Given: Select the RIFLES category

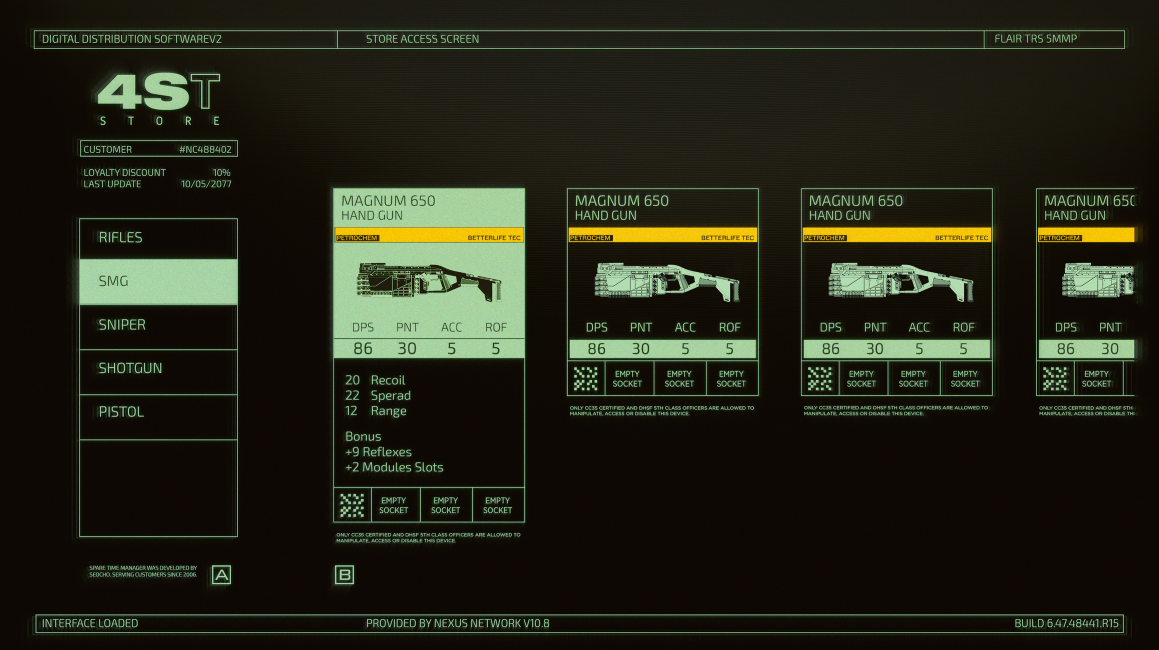Looking at the screenshot, I should click(x=158, y=238).
